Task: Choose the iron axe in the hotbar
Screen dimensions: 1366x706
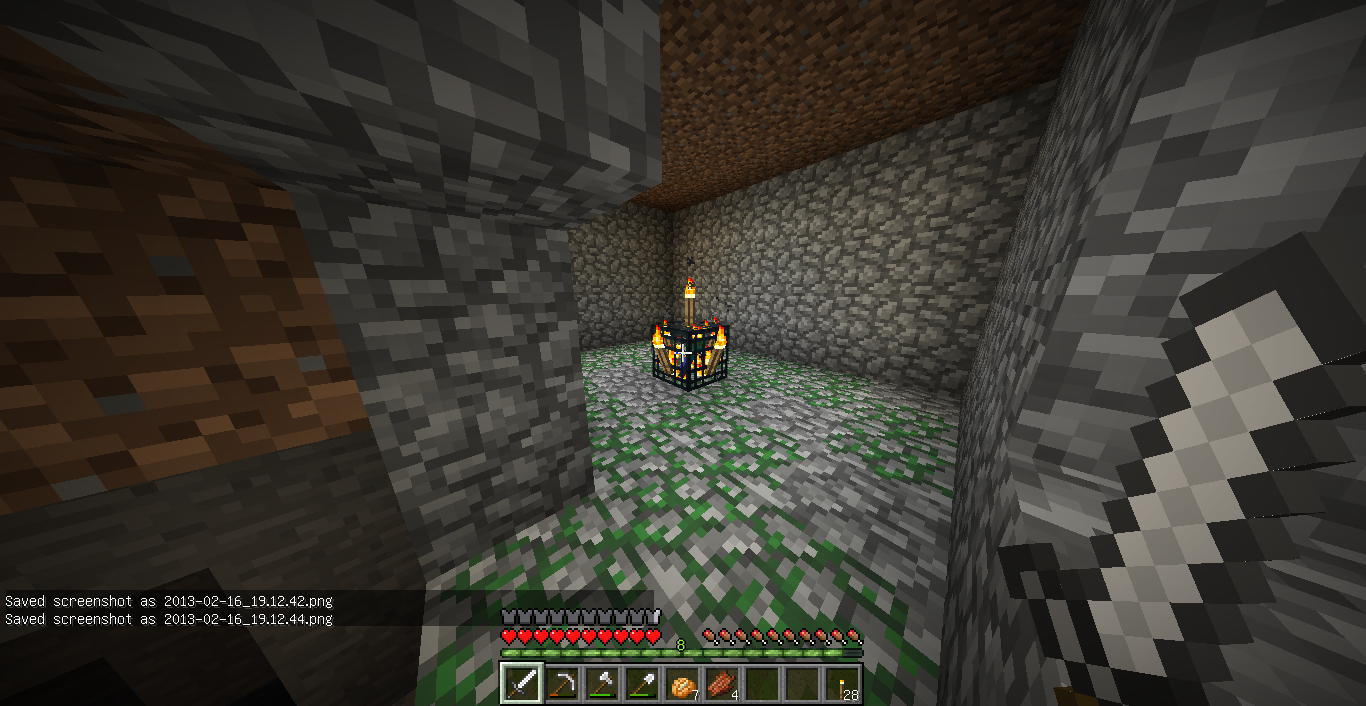Action: (x=602, y=684)
